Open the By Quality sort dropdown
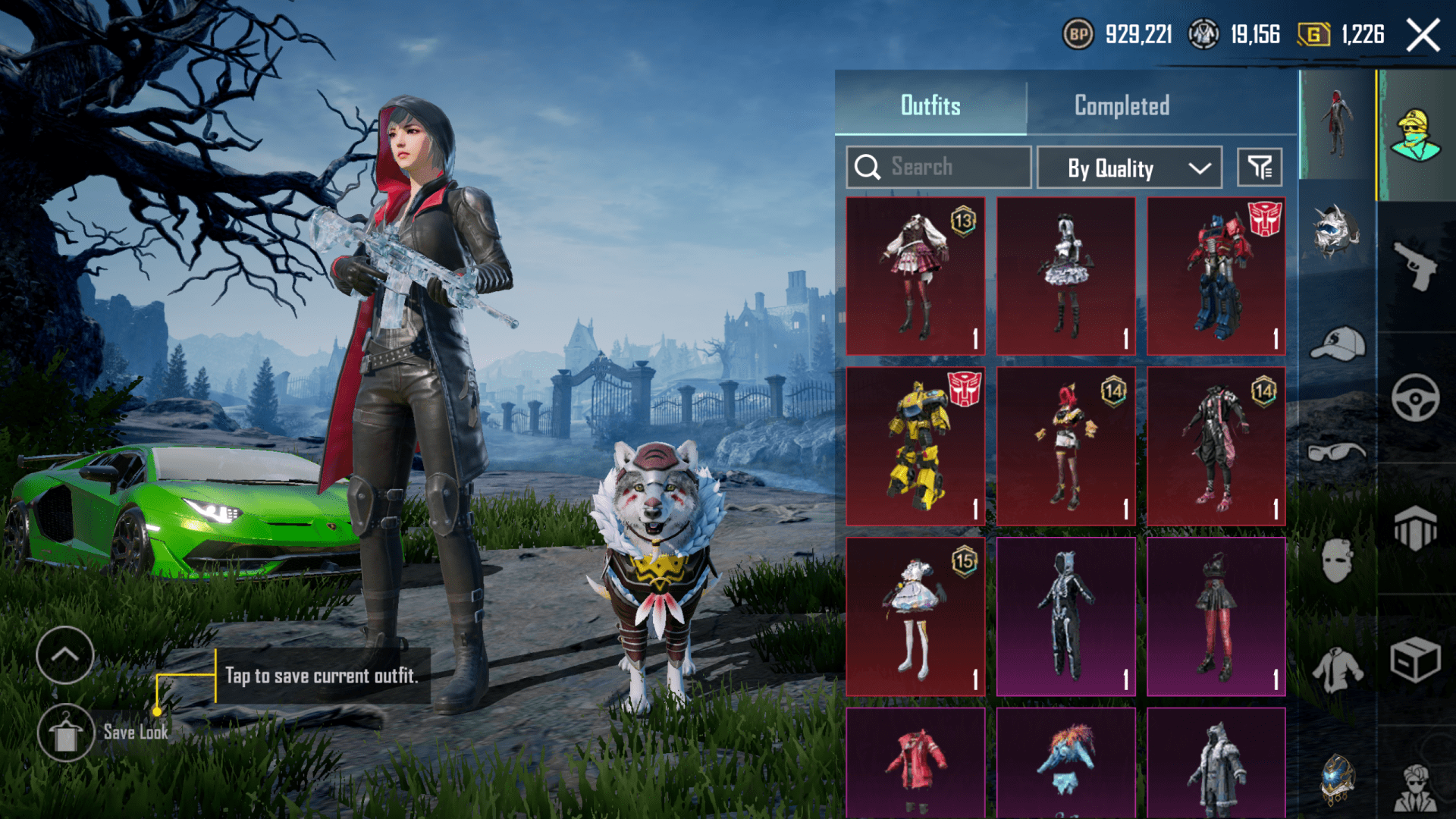1456x819 pixels. point(1129,168)
